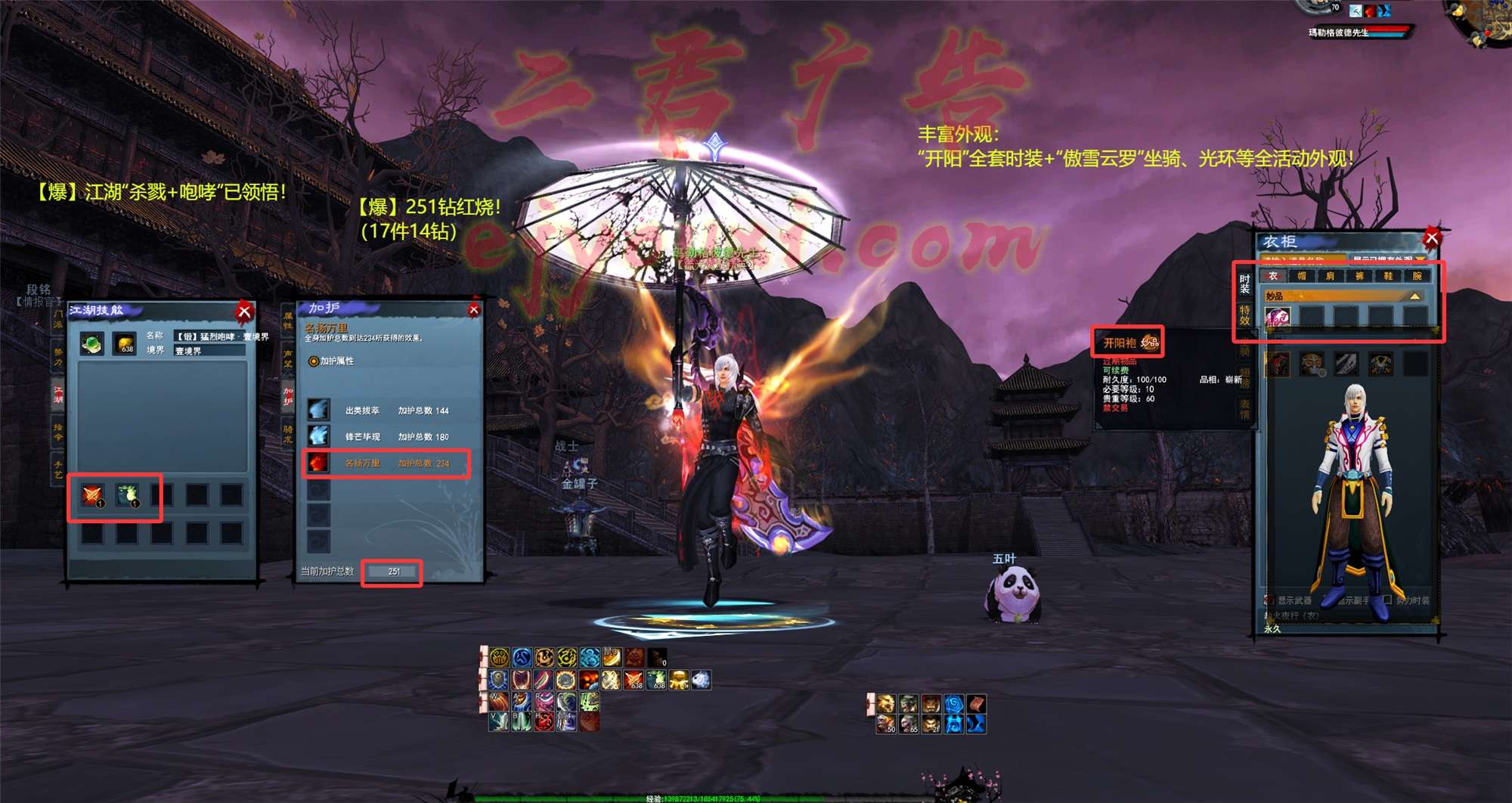Select the green-flame 咆哮 skill slot
Screen dimensions: 1512x803
click(x=127, y=496)
